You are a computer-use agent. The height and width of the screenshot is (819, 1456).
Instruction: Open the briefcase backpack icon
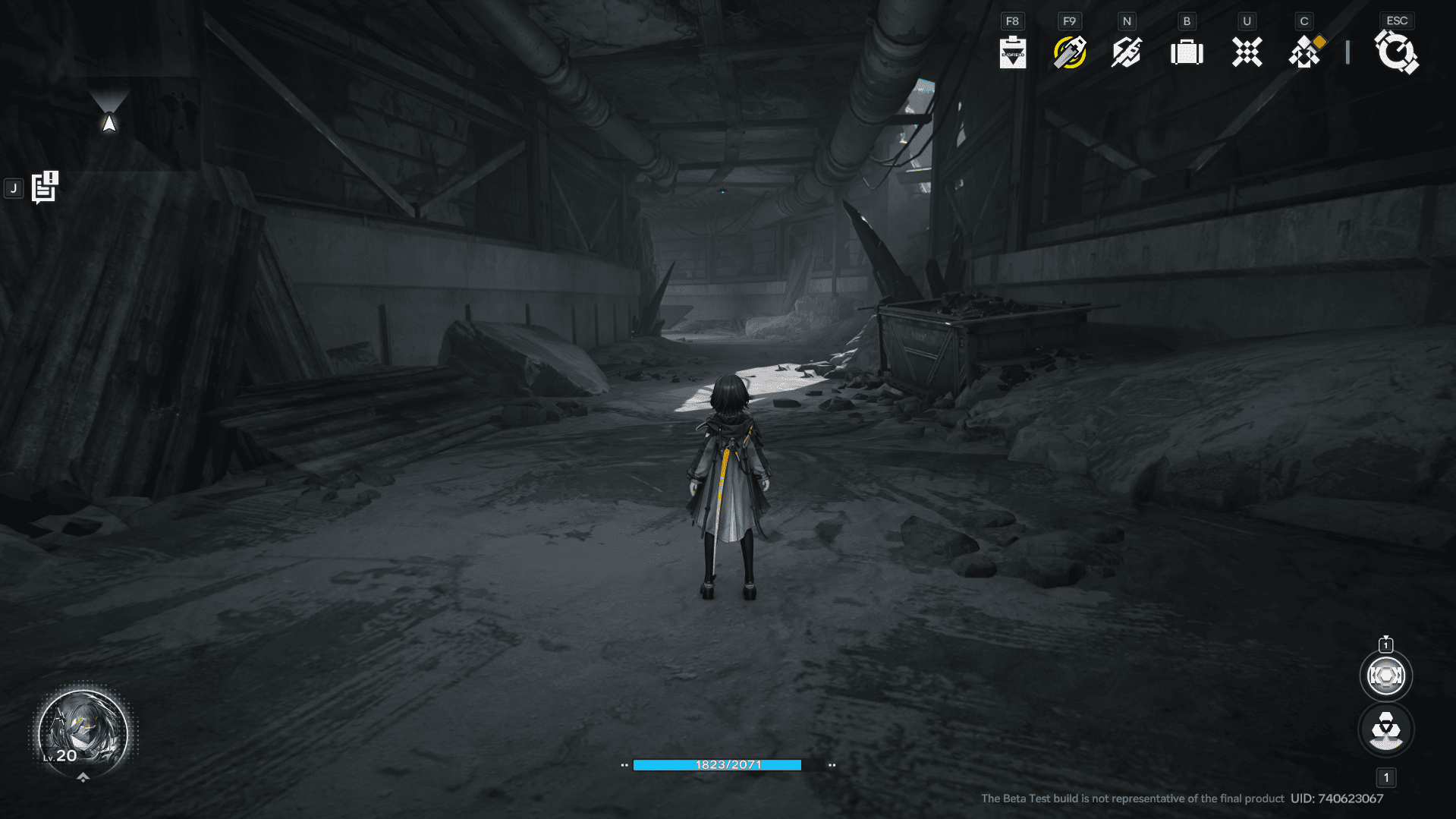coord(1187,52)
